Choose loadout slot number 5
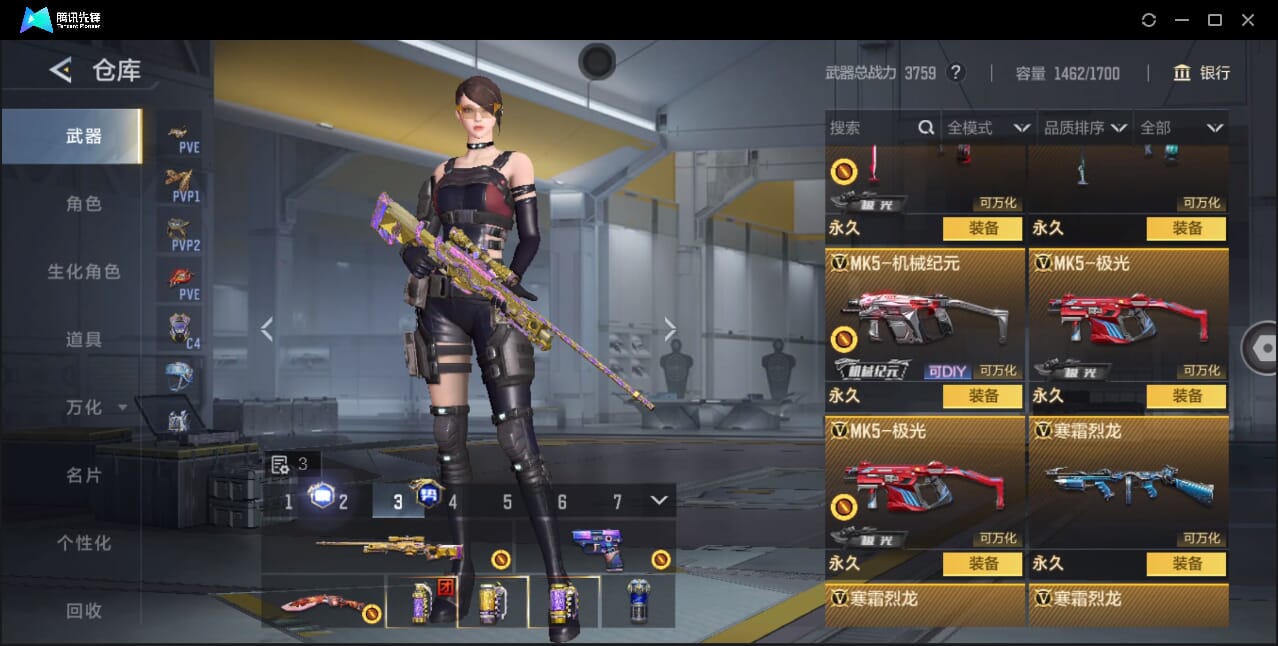Screen dimensions: 1278x646 pyautogui.click(x=507, y=502)
